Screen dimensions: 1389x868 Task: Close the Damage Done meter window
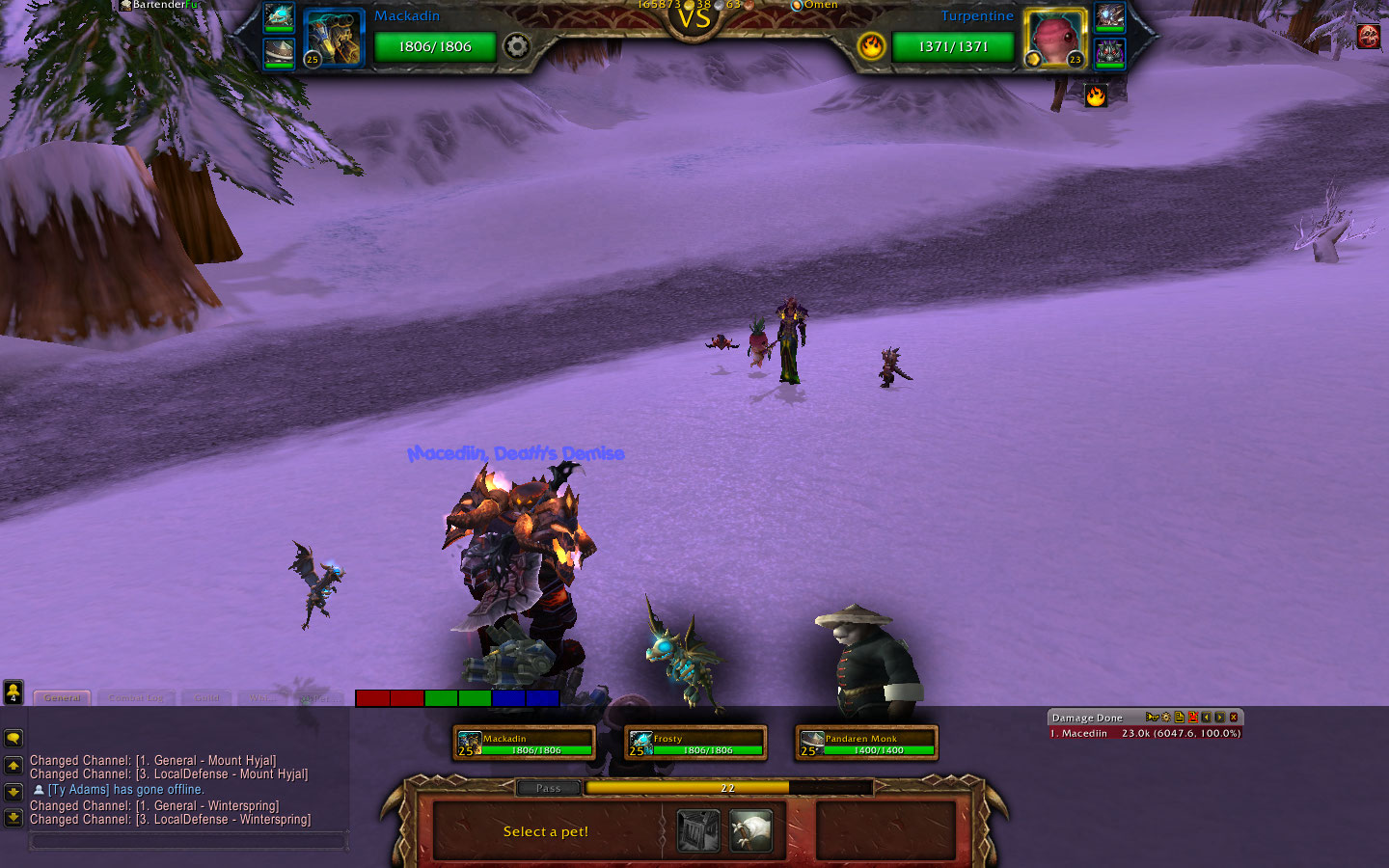pyautogui.click(x=1233, y=718)
